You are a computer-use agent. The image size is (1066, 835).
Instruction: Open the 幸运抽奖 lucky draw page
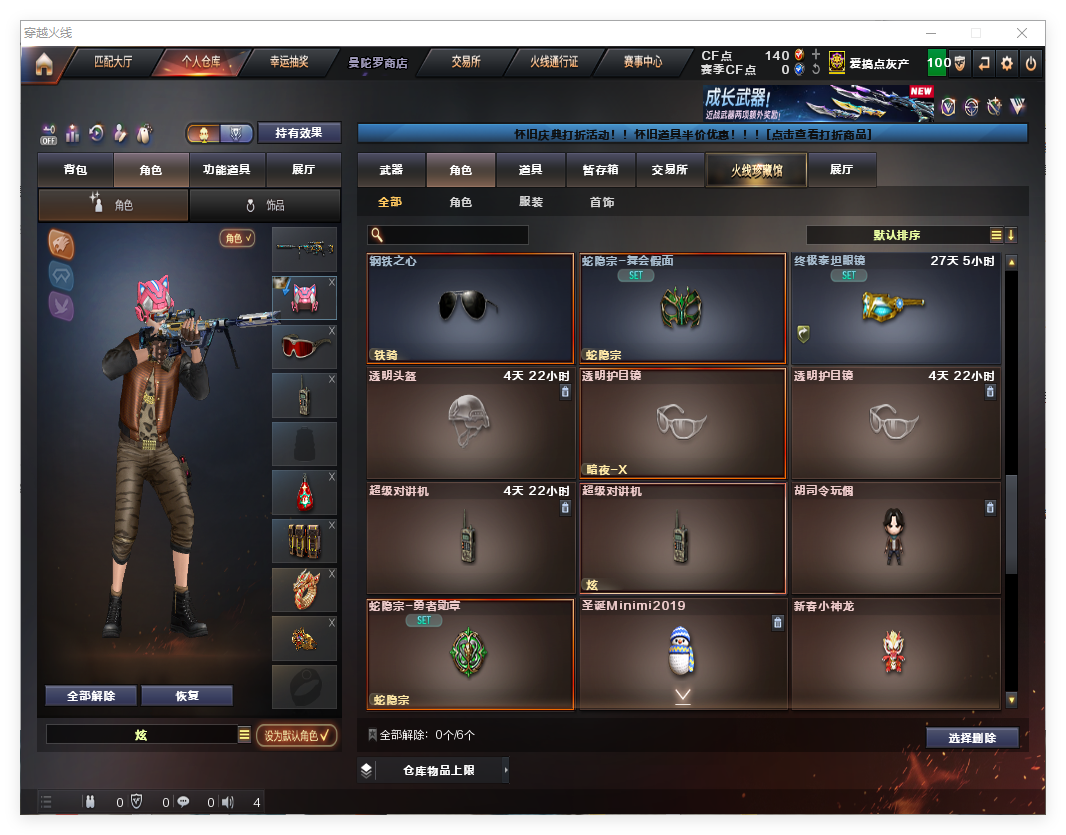pyautogui.click(x=289, y=62)
